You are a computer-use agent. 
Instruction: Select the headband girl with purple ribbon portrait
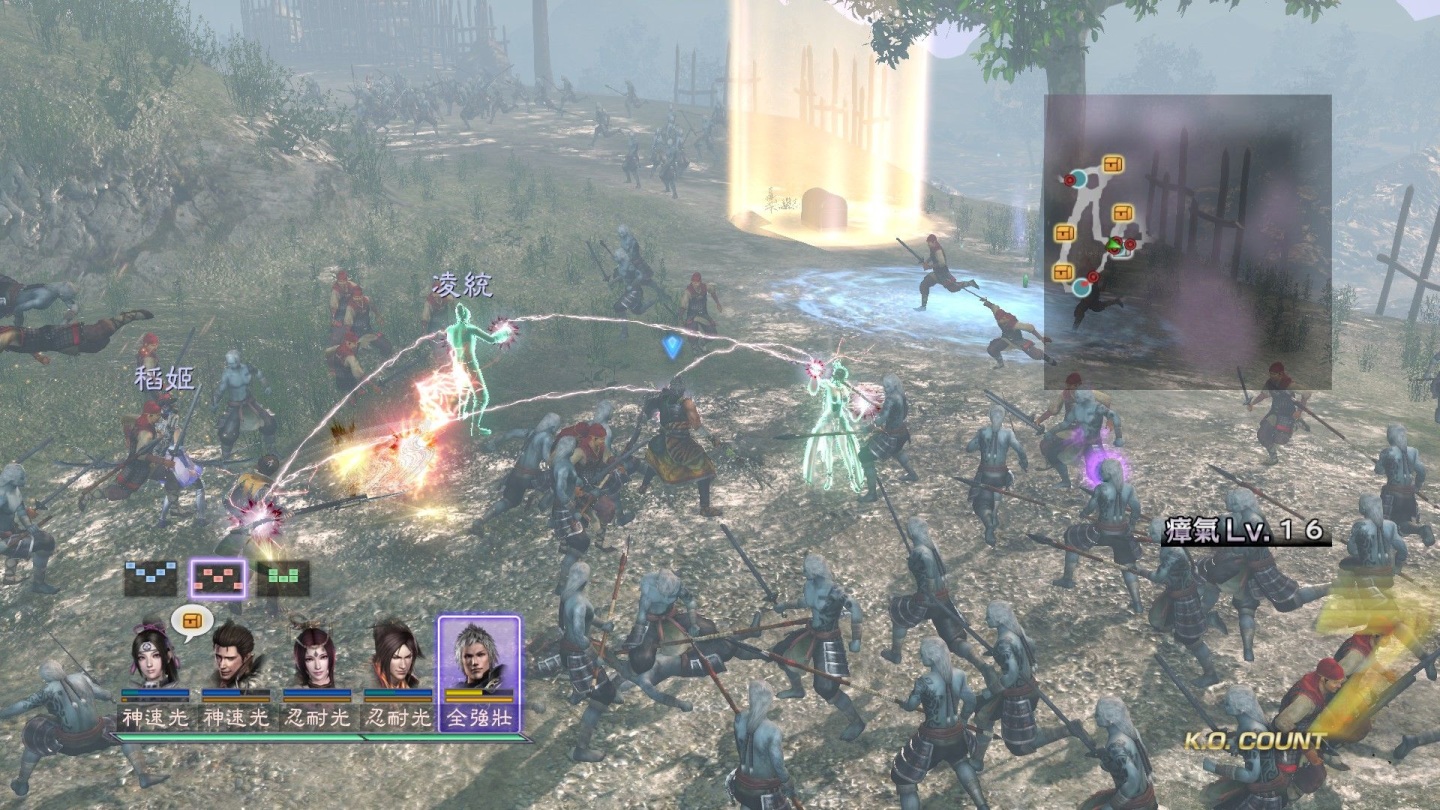coord(155,655)
